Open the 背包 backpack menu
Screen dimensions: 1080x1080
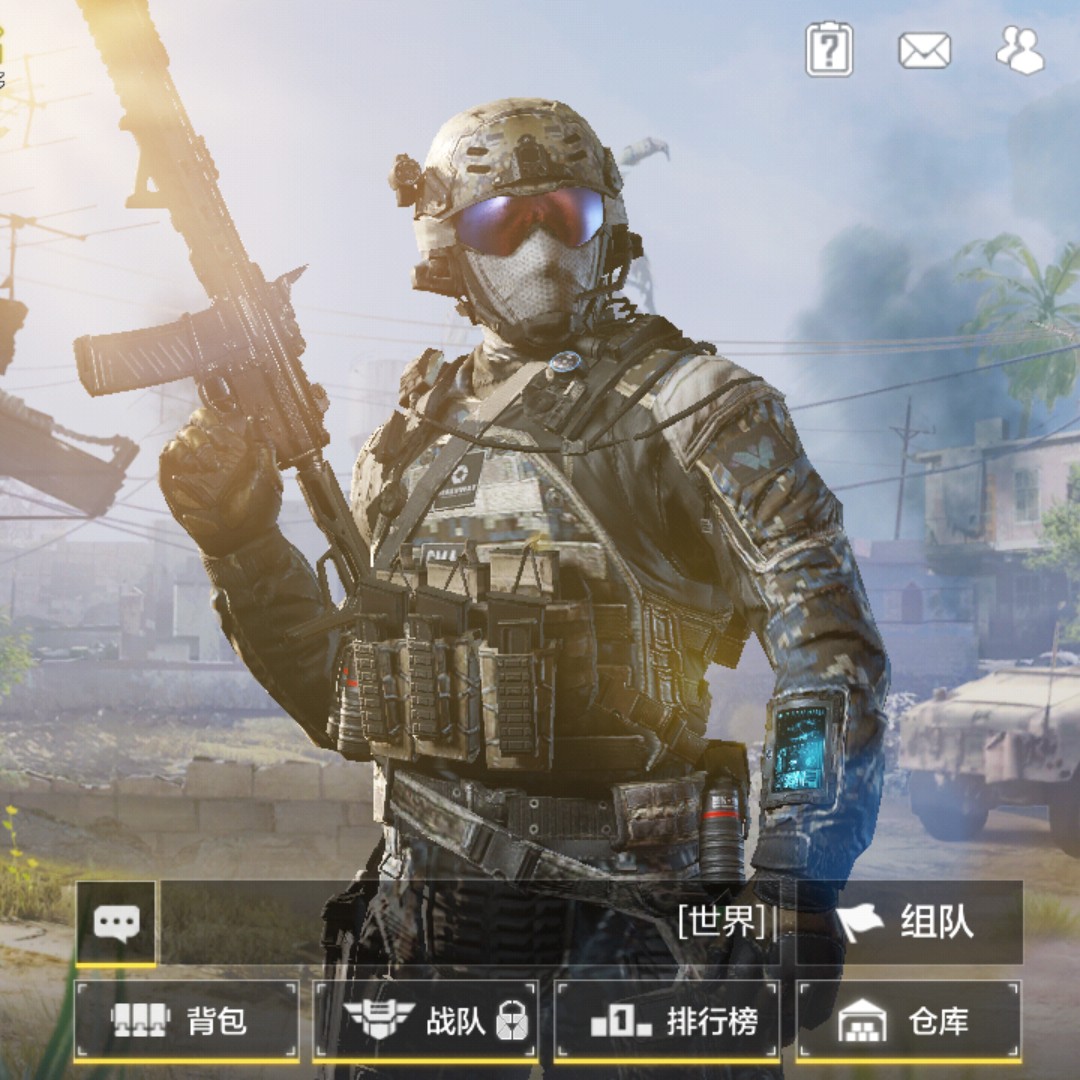(186, 1021)
